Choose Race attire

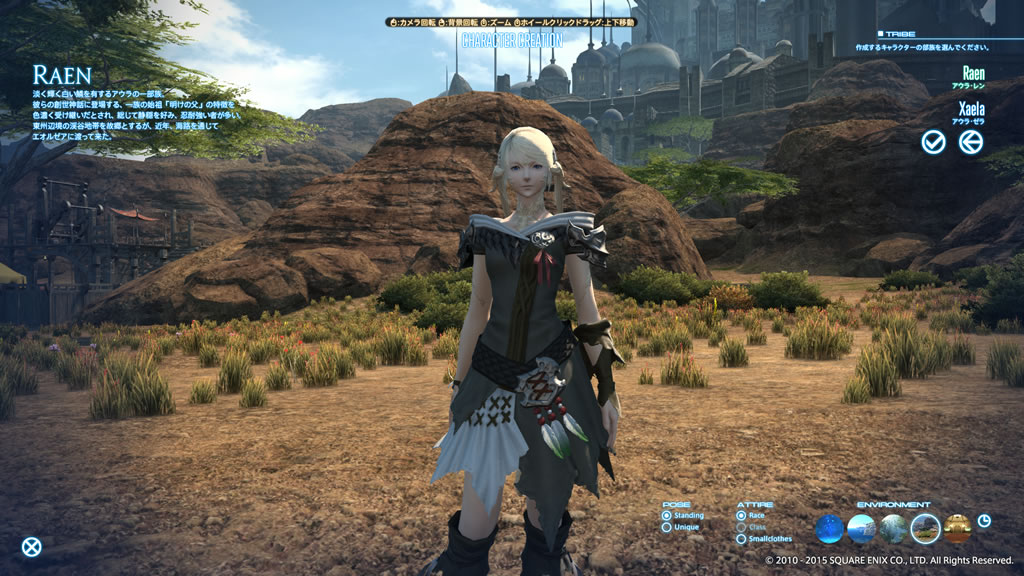[739, 516]
